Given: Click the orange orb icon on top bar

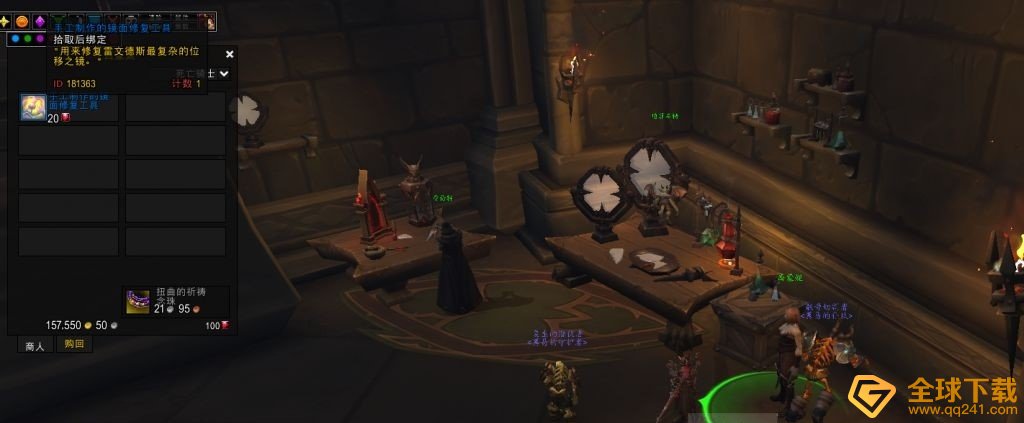Looking at the screenshot, I should coord(22,21).
